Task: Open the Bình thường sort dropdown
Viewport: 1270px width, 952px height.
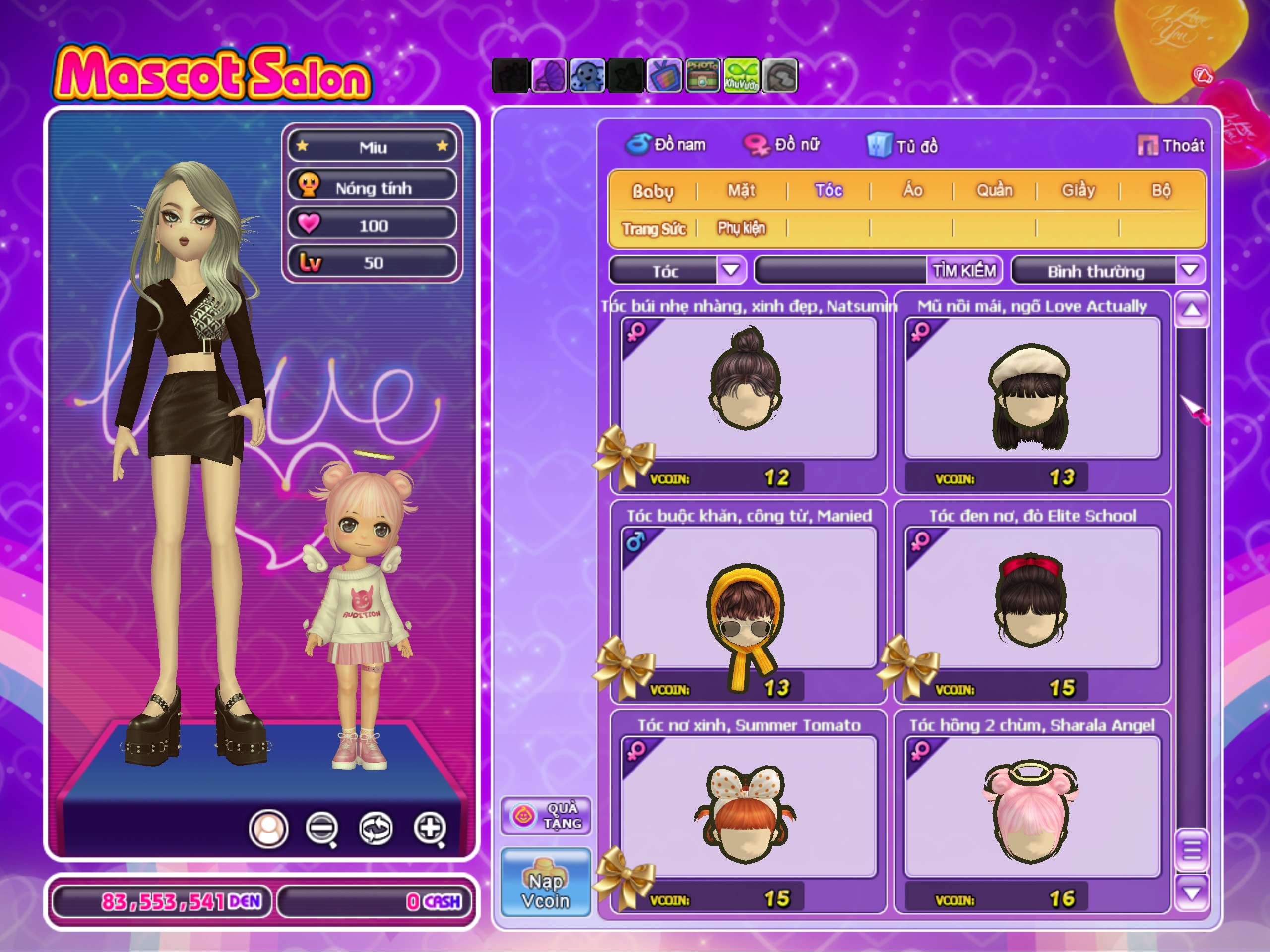Action: pyautogui.click(x=1190, y=270)
